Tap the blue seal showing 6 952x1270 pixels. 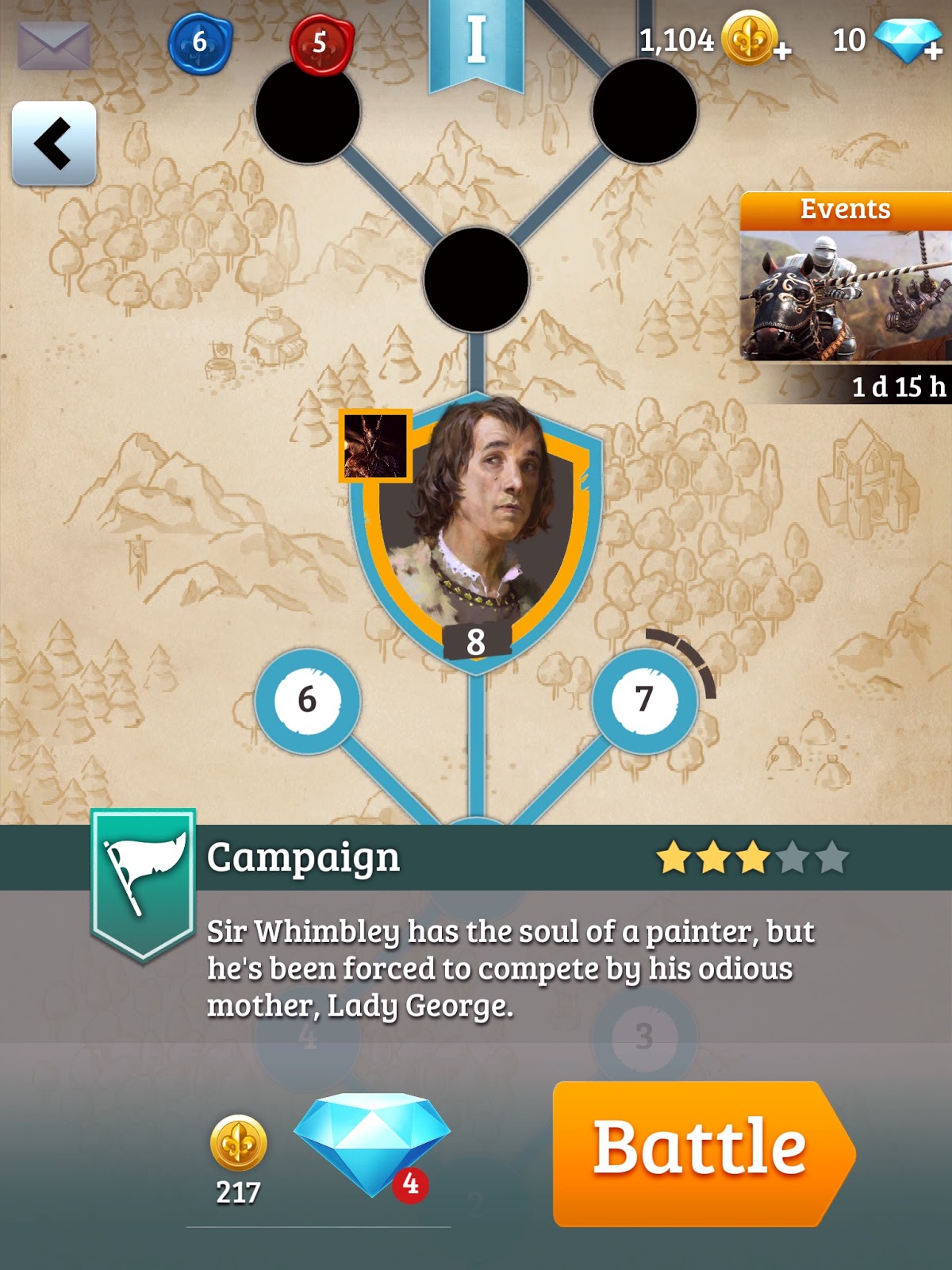[200, 43]
